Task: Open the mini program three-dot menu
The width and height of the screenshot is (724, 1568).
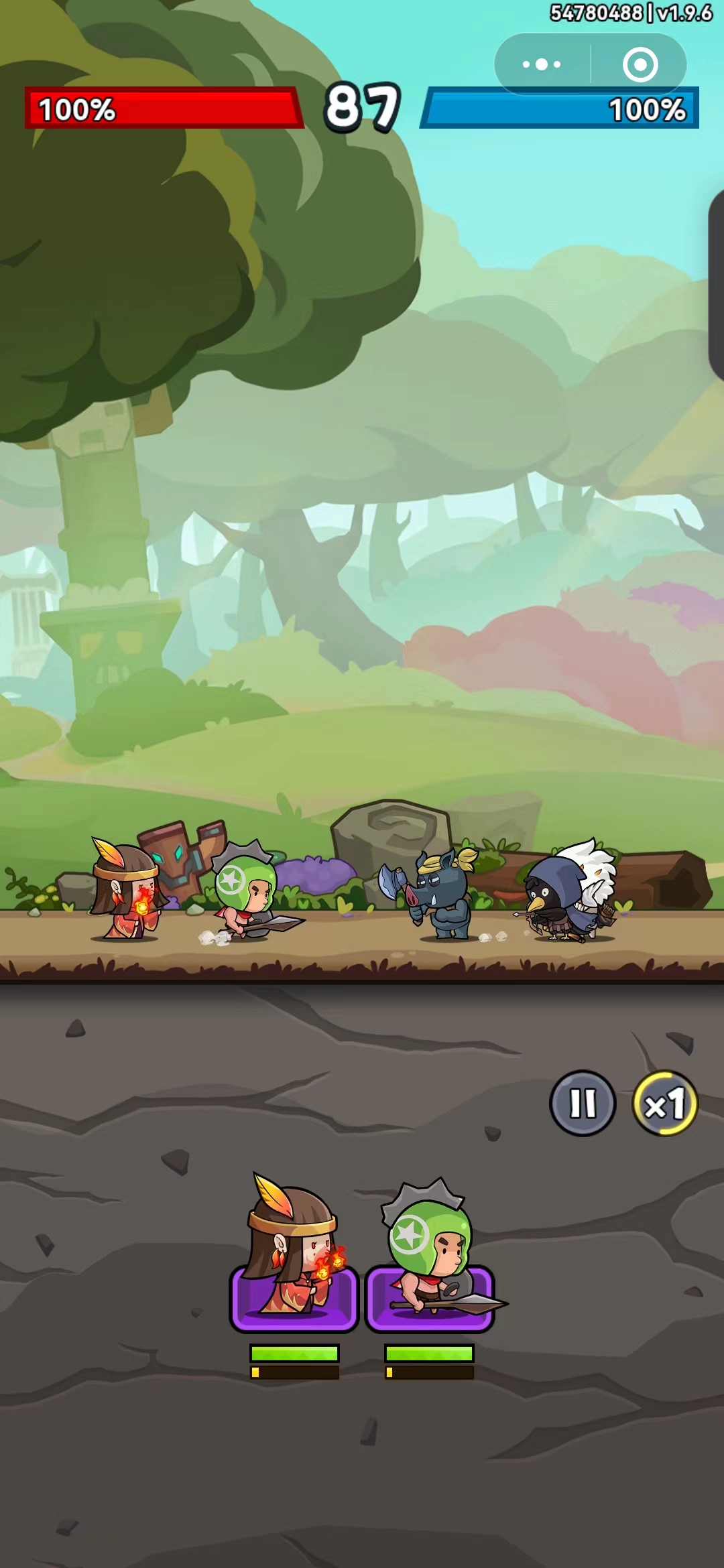Action: coord(542,64)
